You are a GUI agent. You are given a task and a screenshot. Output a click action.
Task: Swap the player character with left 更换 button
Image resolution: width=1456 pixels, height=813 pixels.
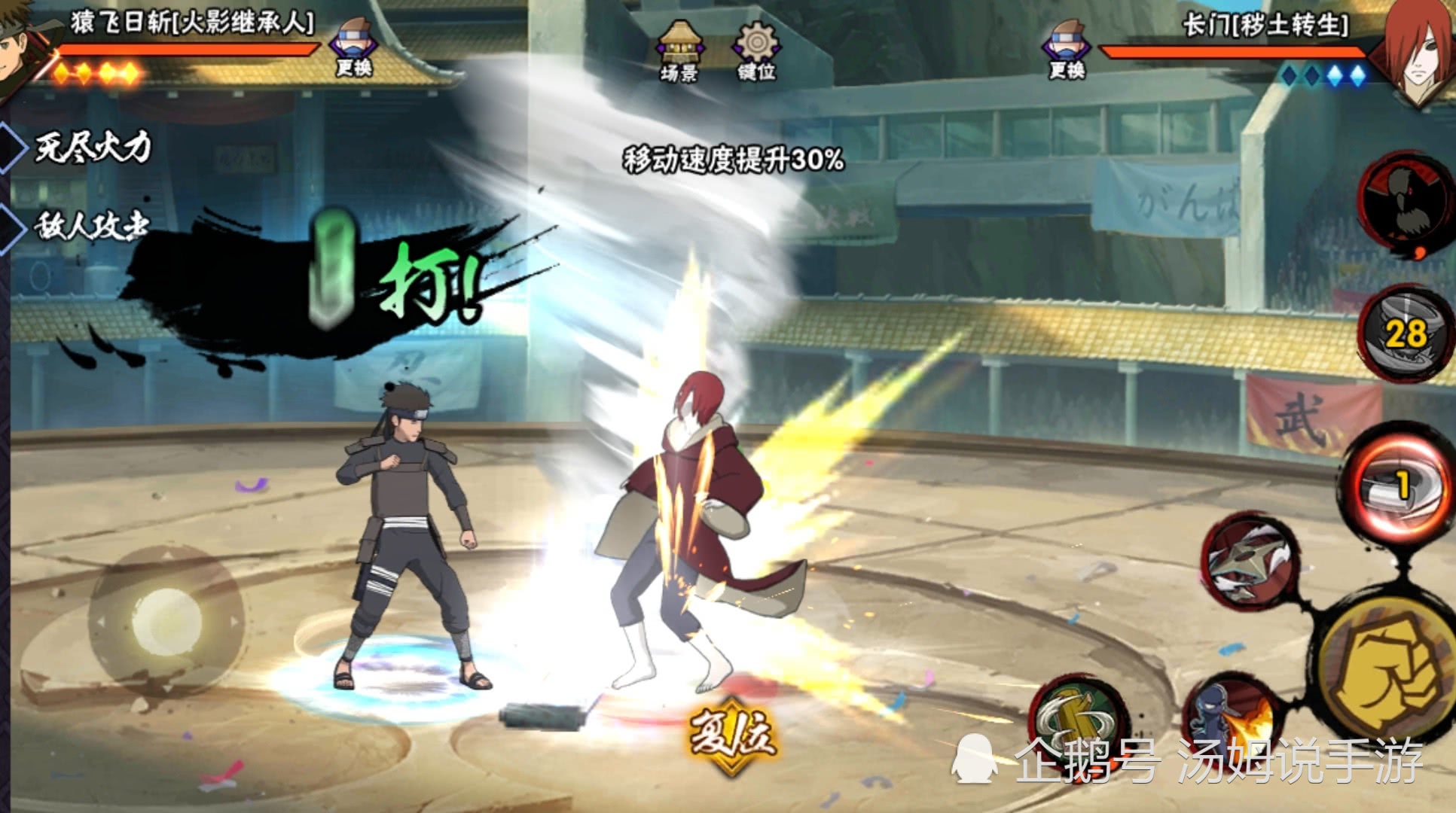tap(354, 47)
